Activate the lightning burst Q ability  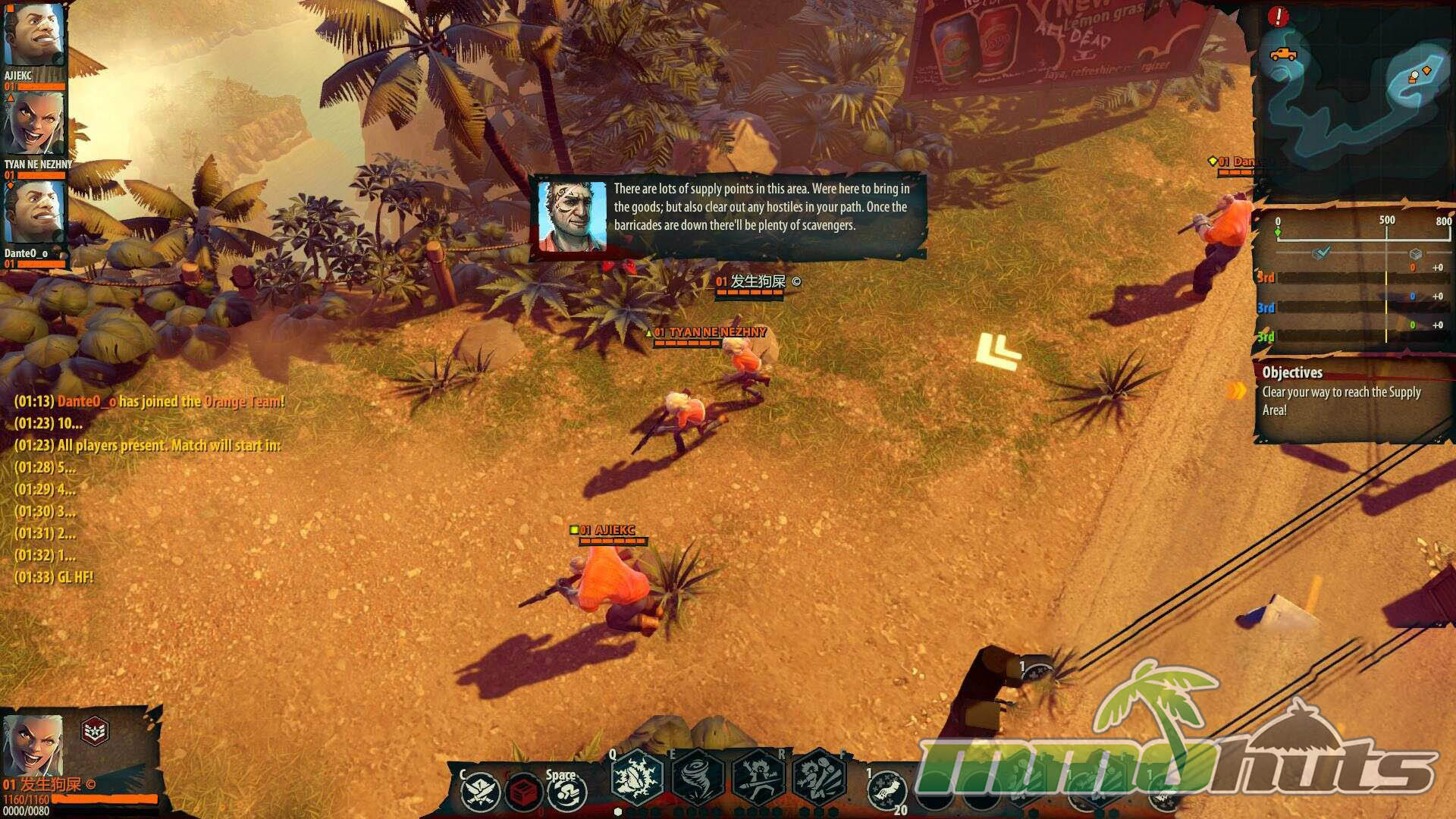tap(637, 778)
